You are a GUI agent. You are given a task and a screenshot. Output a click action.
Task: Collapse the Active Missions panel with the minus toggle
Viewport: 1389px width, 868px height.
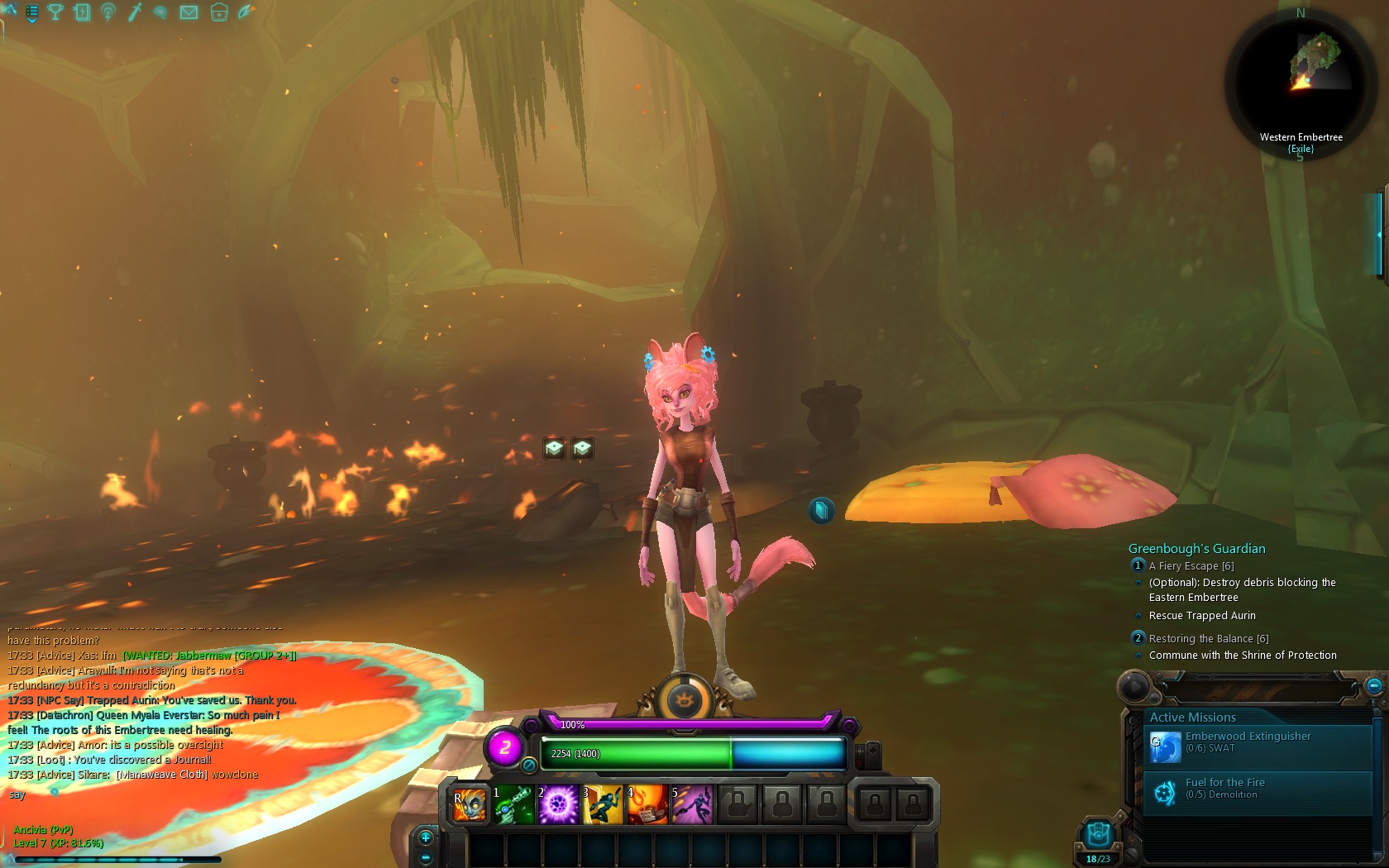coord(1373,686)
